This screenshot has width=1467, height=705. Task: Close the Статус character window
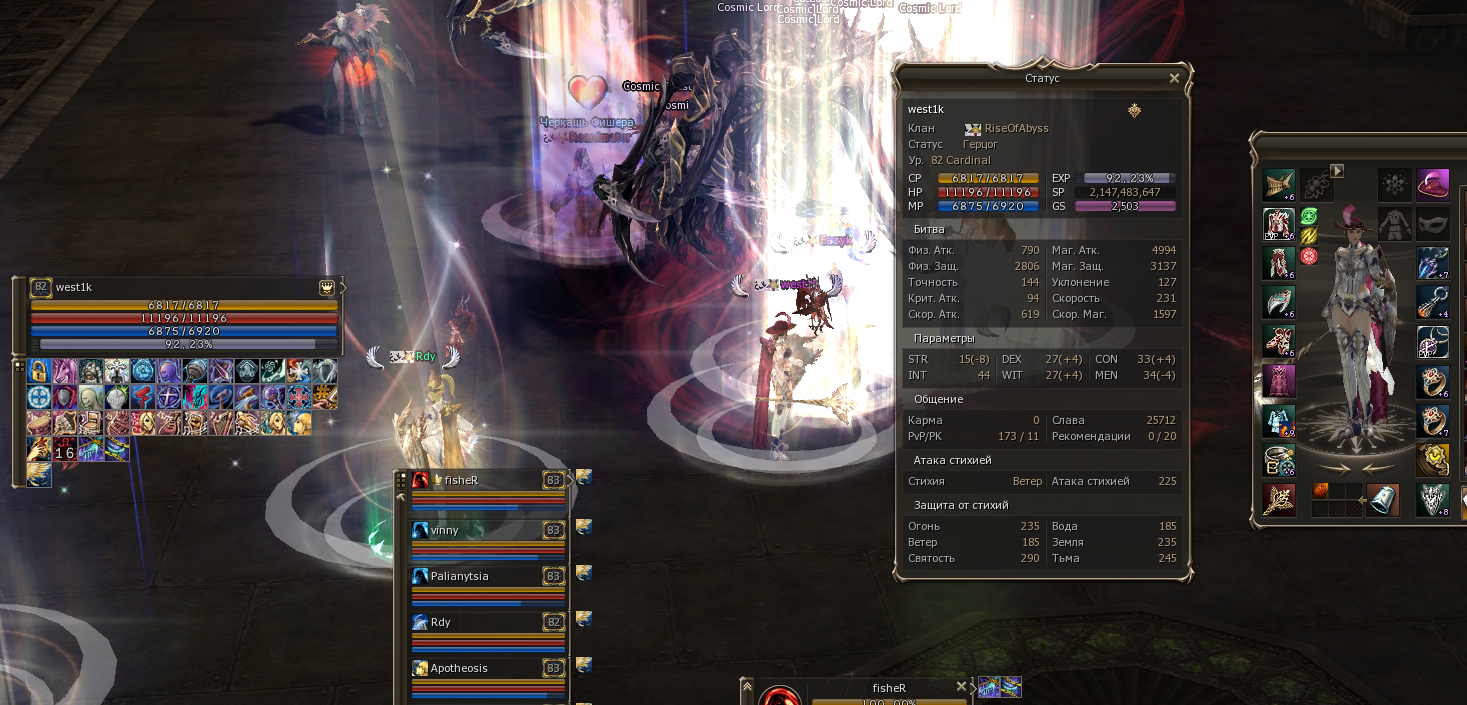click(1174, 78)
